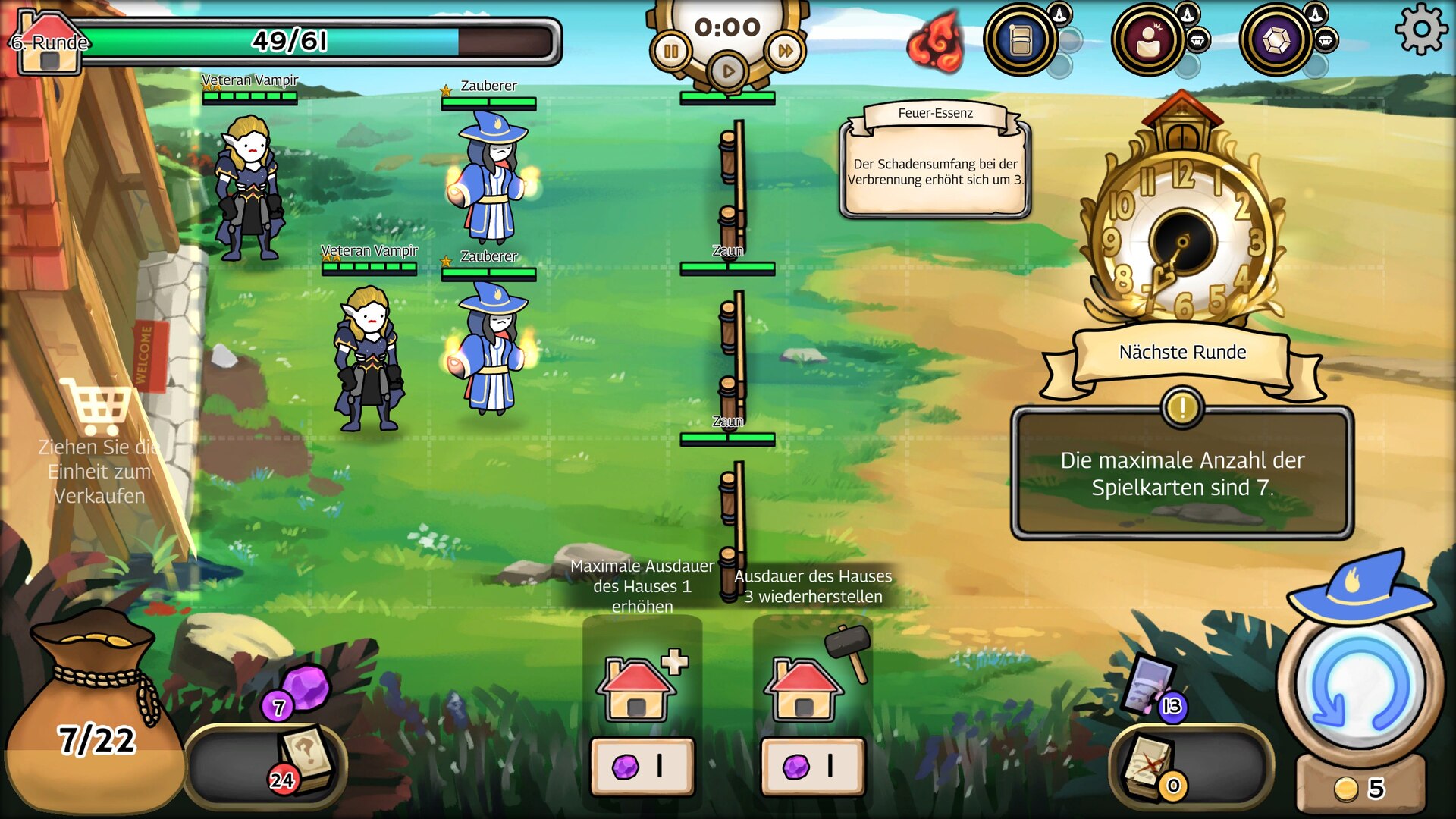Buy the maximum house durability upgrade

coord(642,766)
